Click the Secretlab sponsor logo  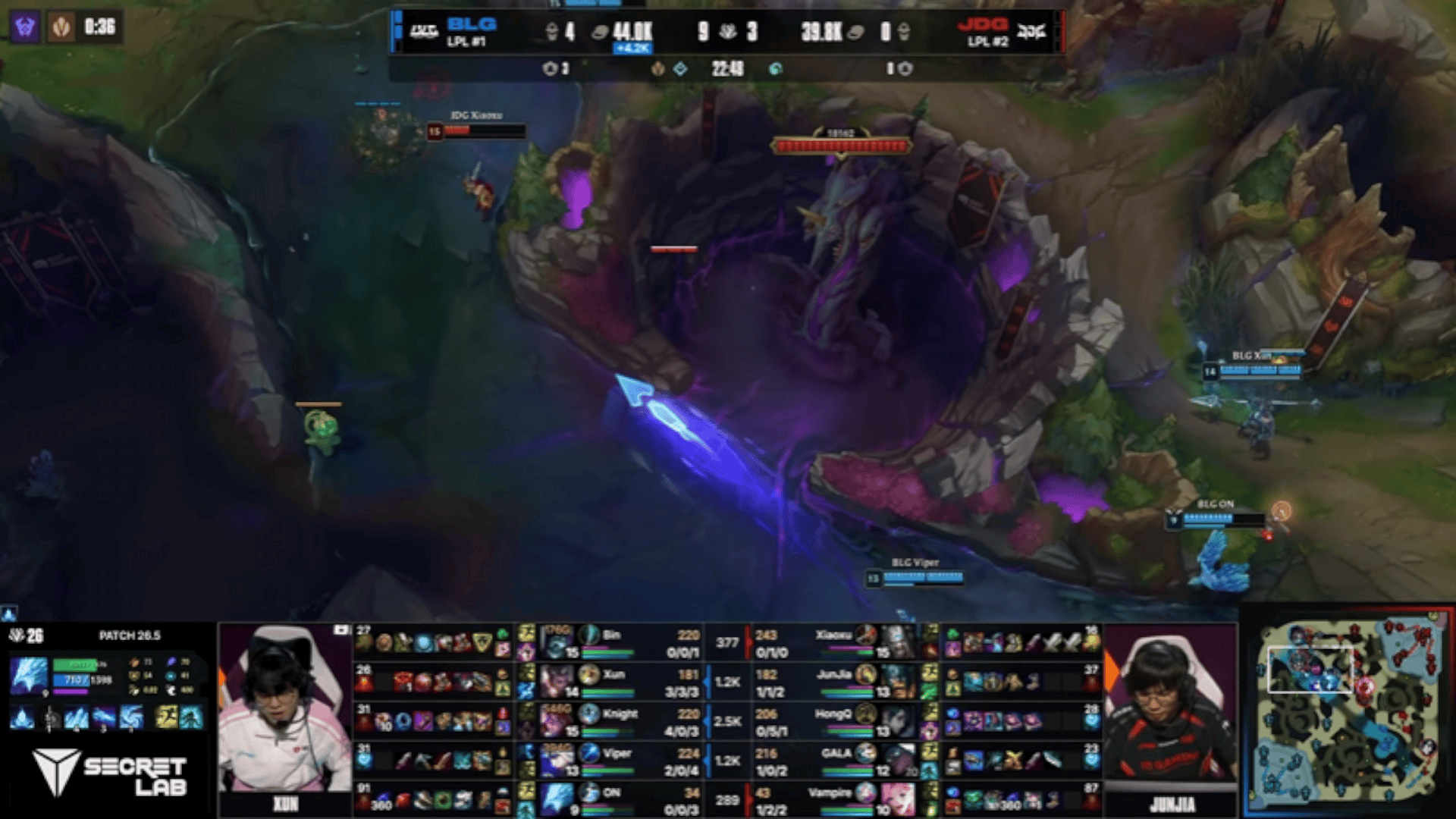[110, 773]
